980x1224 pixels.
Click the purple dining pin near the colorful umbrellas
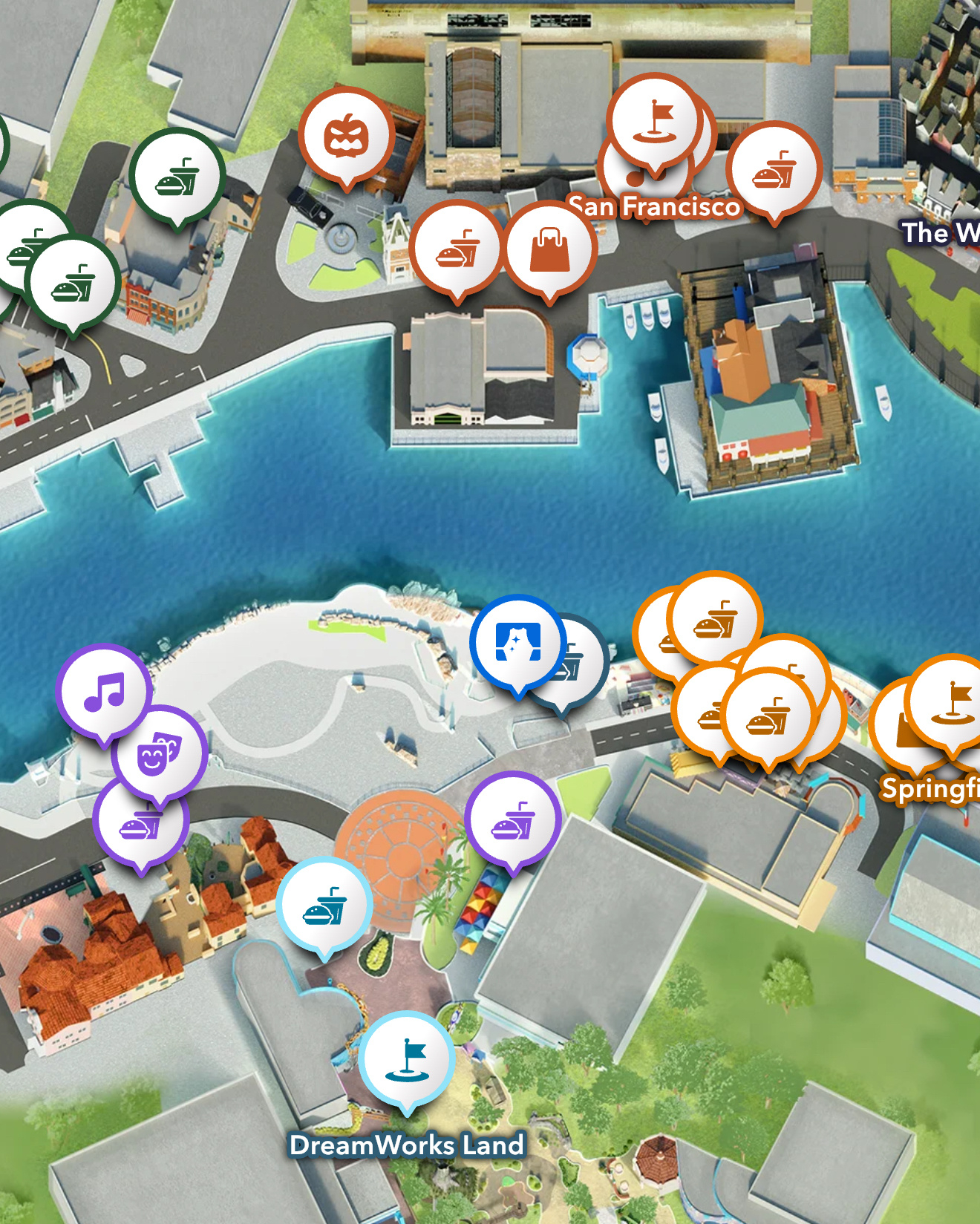point(511,816)
